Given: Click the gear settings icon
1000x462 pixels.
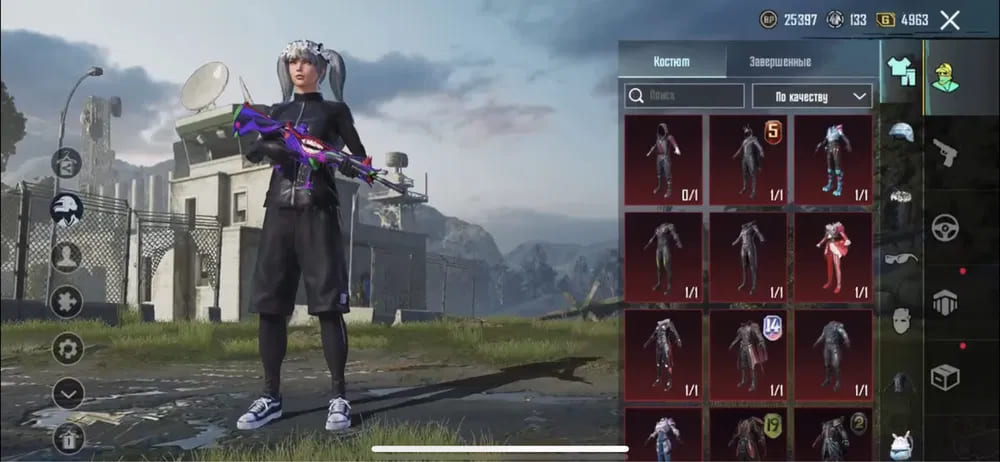Looking at the screenshot, I should [67, 348].
